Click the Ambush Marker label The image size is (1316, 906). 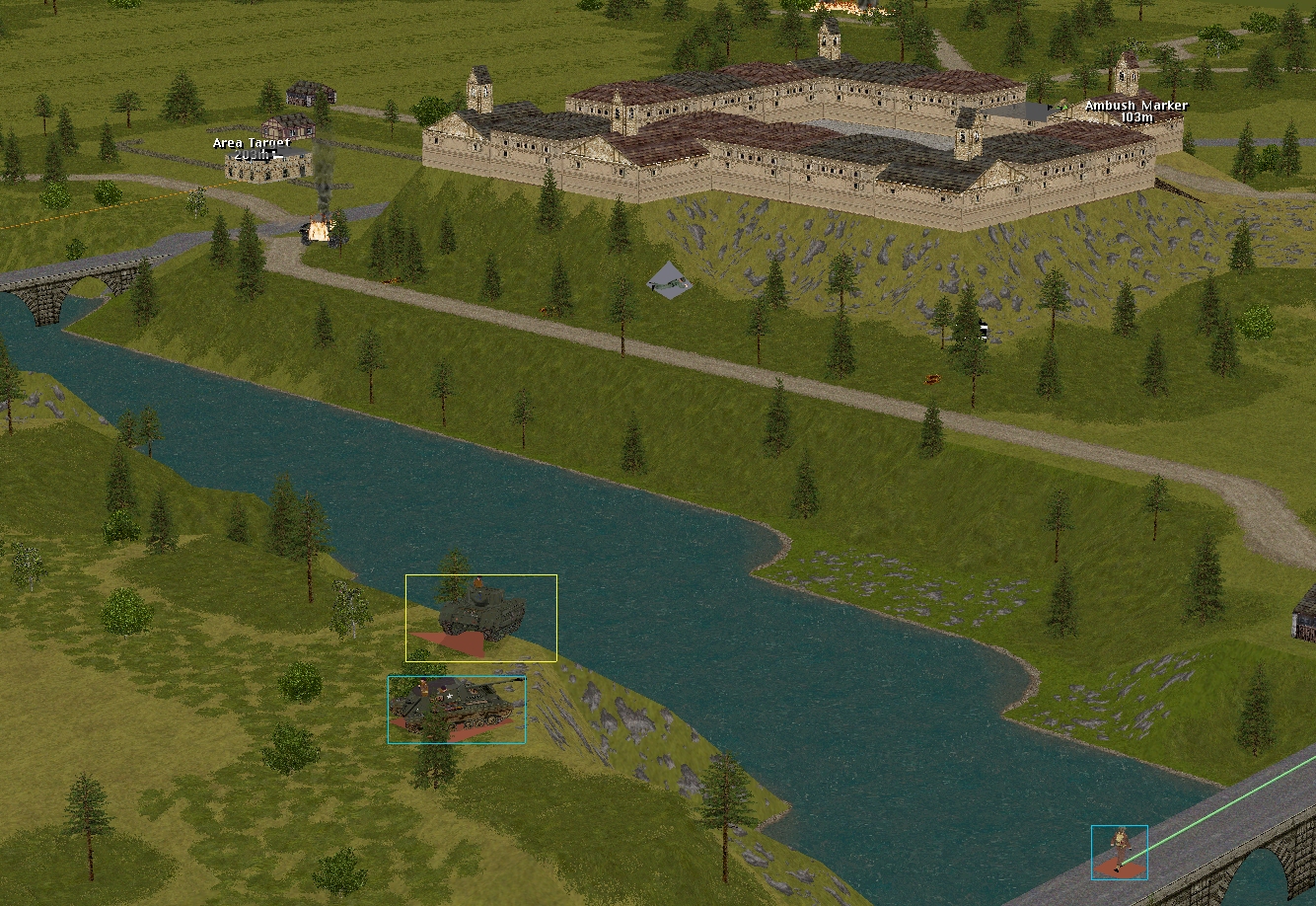pos(1136,106)
